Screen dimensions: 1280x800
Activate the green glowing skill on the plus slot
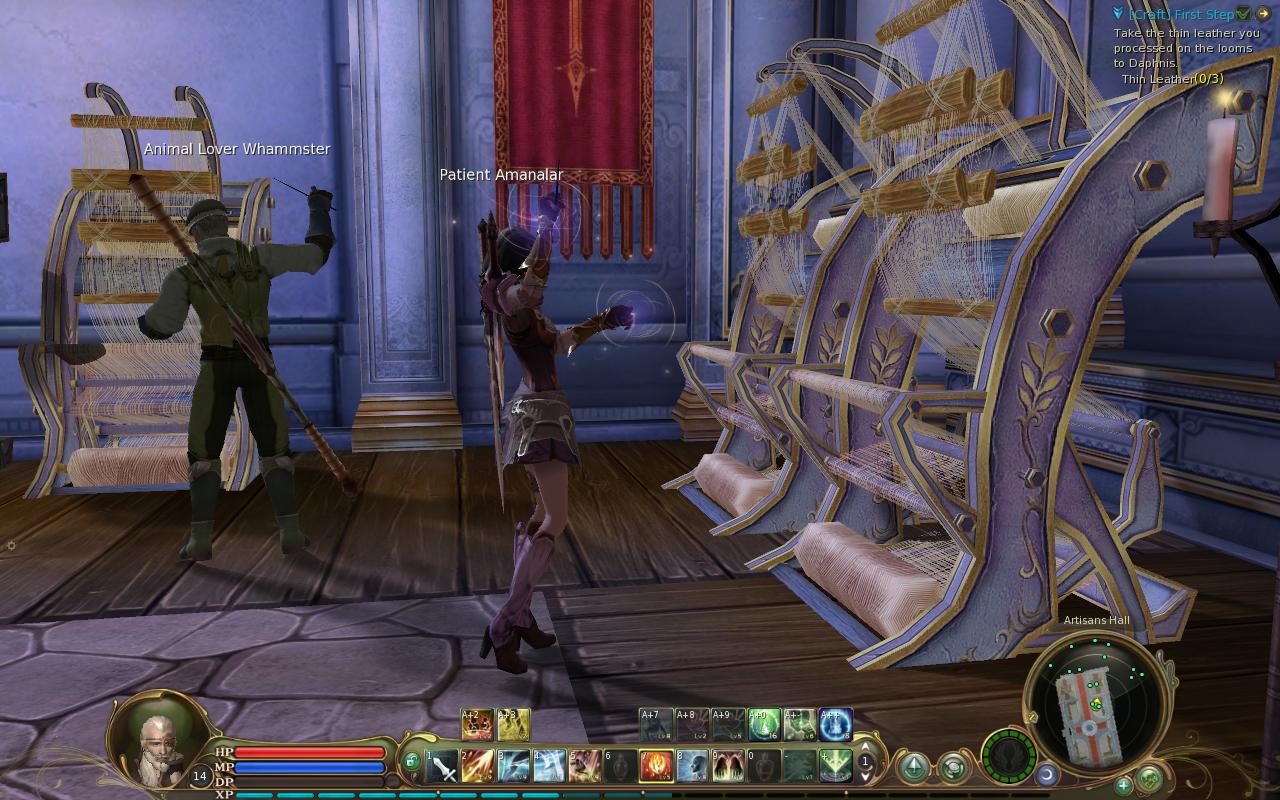(x=835, y=766)
